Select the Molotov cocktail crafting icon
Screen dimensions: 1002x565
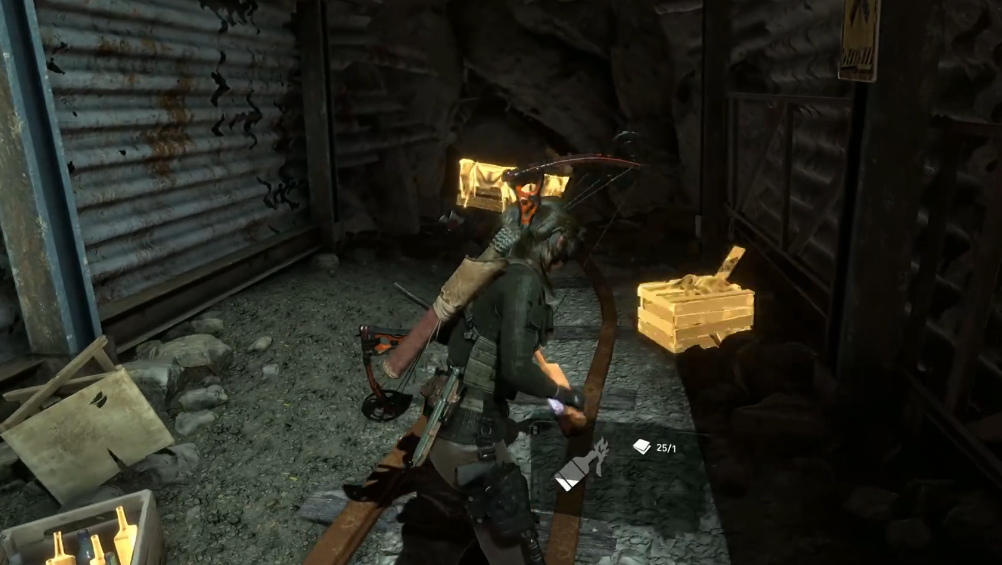[x=583, y=467]
